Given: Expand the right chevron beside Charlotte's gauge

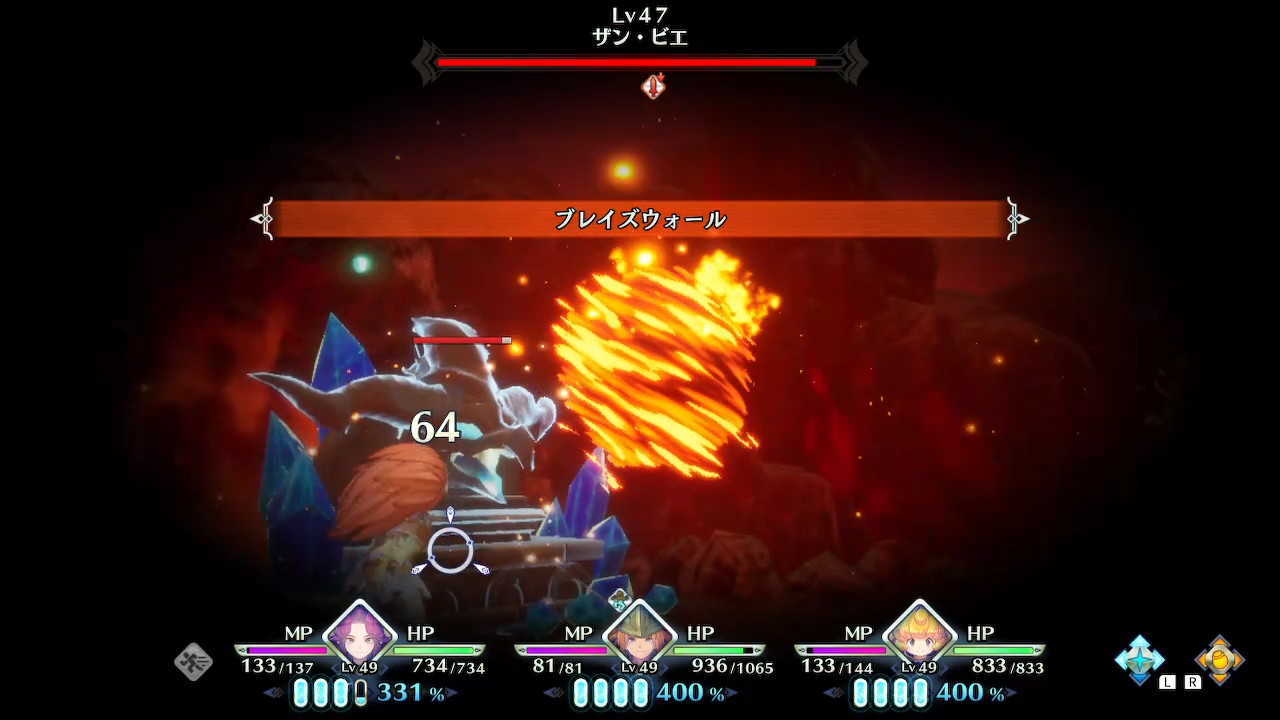Looking at the screenshot, I should point(1010,692).
